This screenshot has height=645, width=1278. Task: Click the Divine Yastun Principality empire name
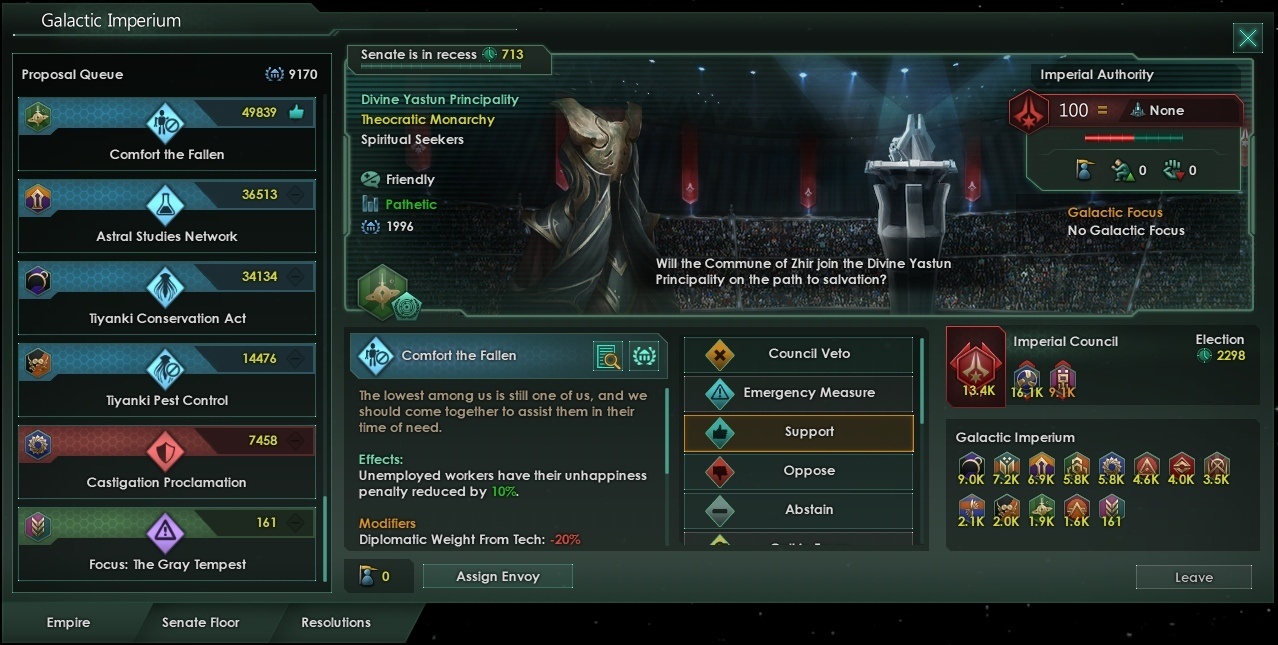click(440, 100)
